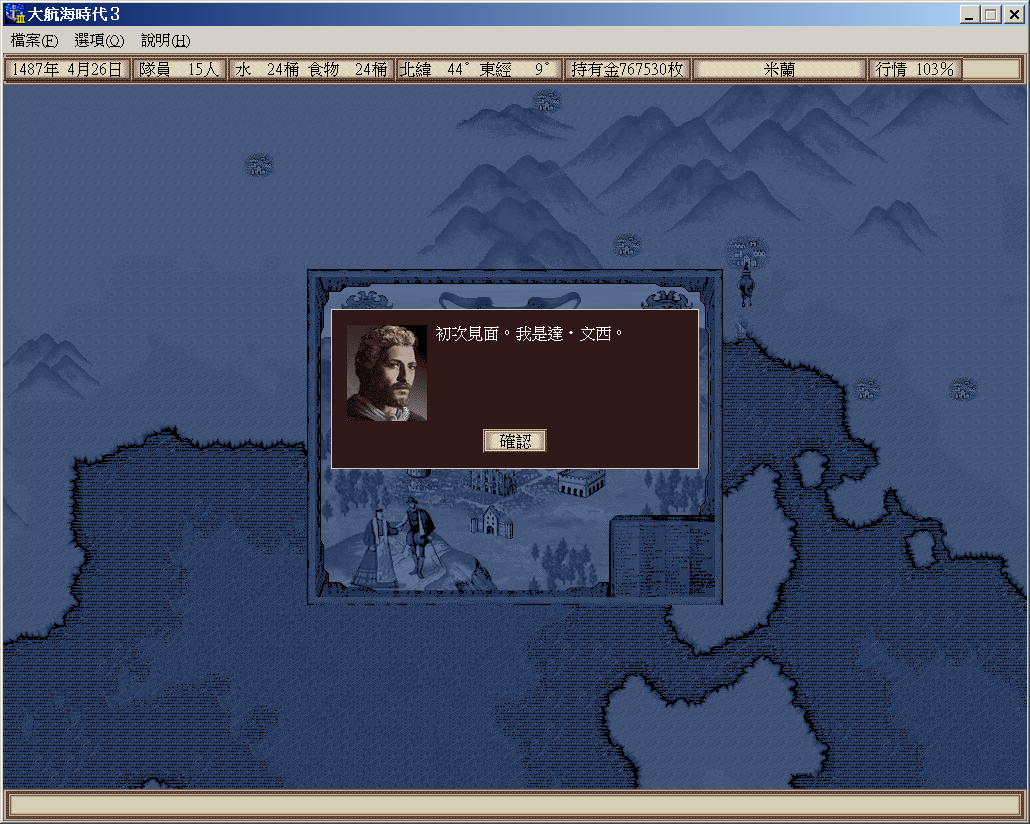Image resolution: width=1030 pixels, height=824 pixels.
Task: Open the 選項 (Options) menu
Action: point(99,41)
